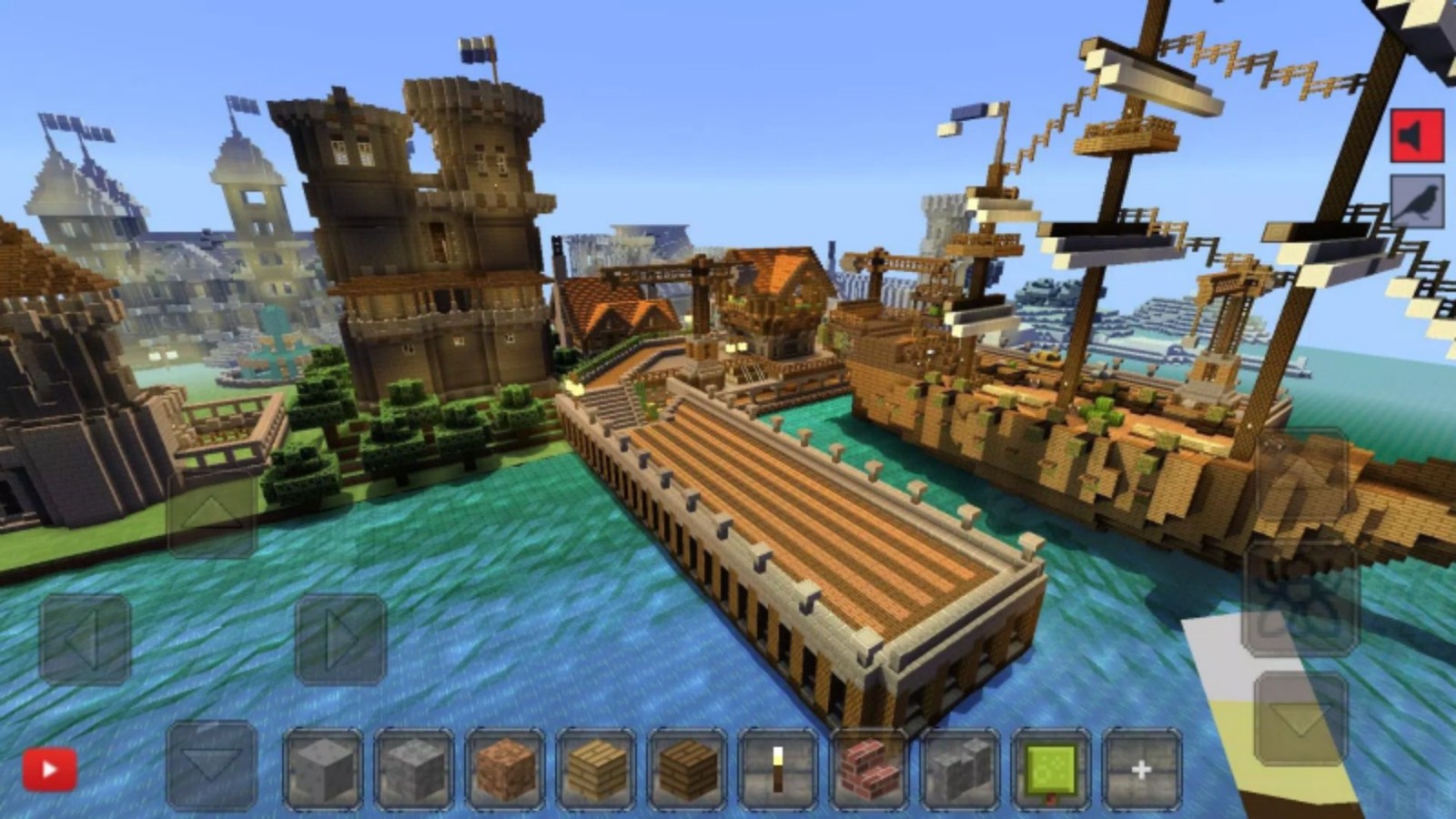Open the block inventory with the plus slot
This screenshot has height=819, width=1456.
[1141, 770]
